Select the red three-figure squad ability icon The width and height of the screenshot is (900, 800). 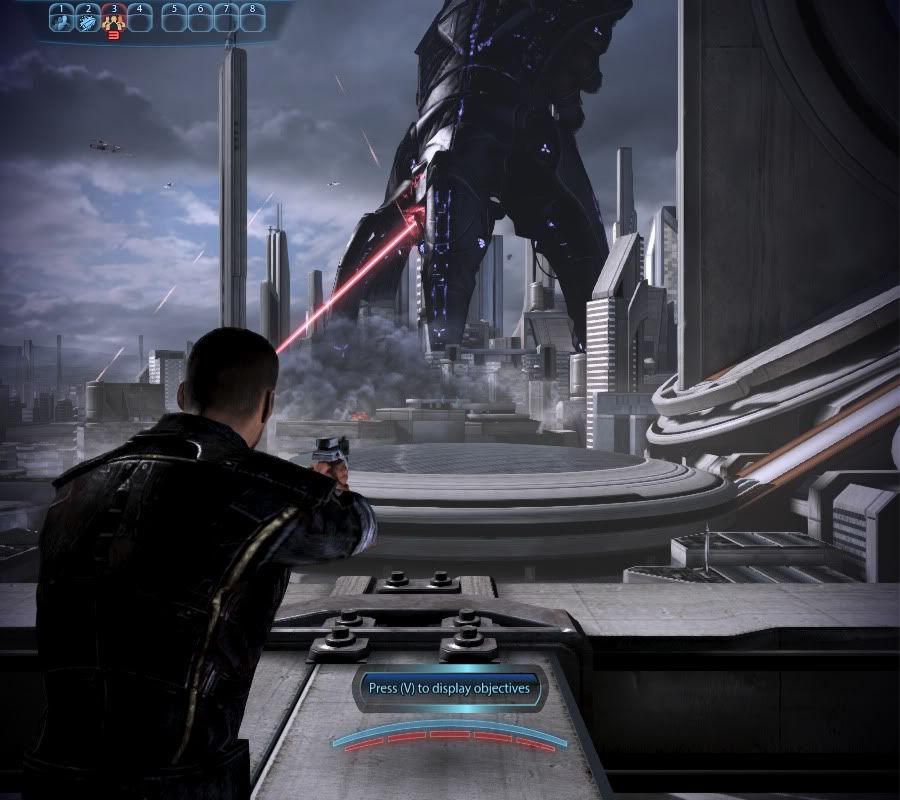click(113, 19)
